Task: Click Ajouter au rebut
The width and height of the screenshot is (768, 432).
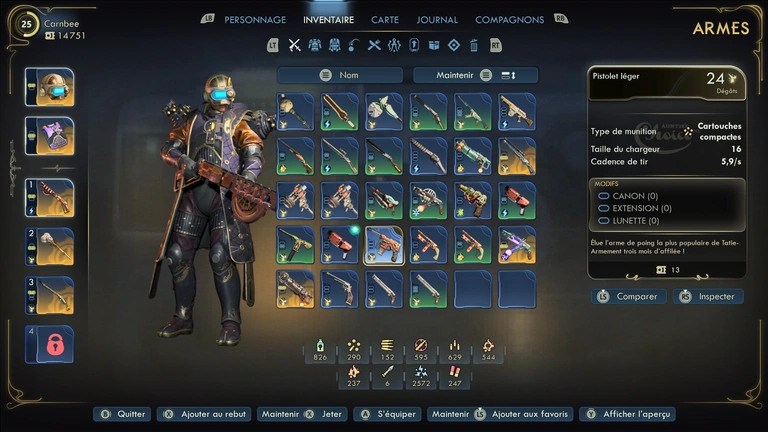Action: tap(205, 414)
